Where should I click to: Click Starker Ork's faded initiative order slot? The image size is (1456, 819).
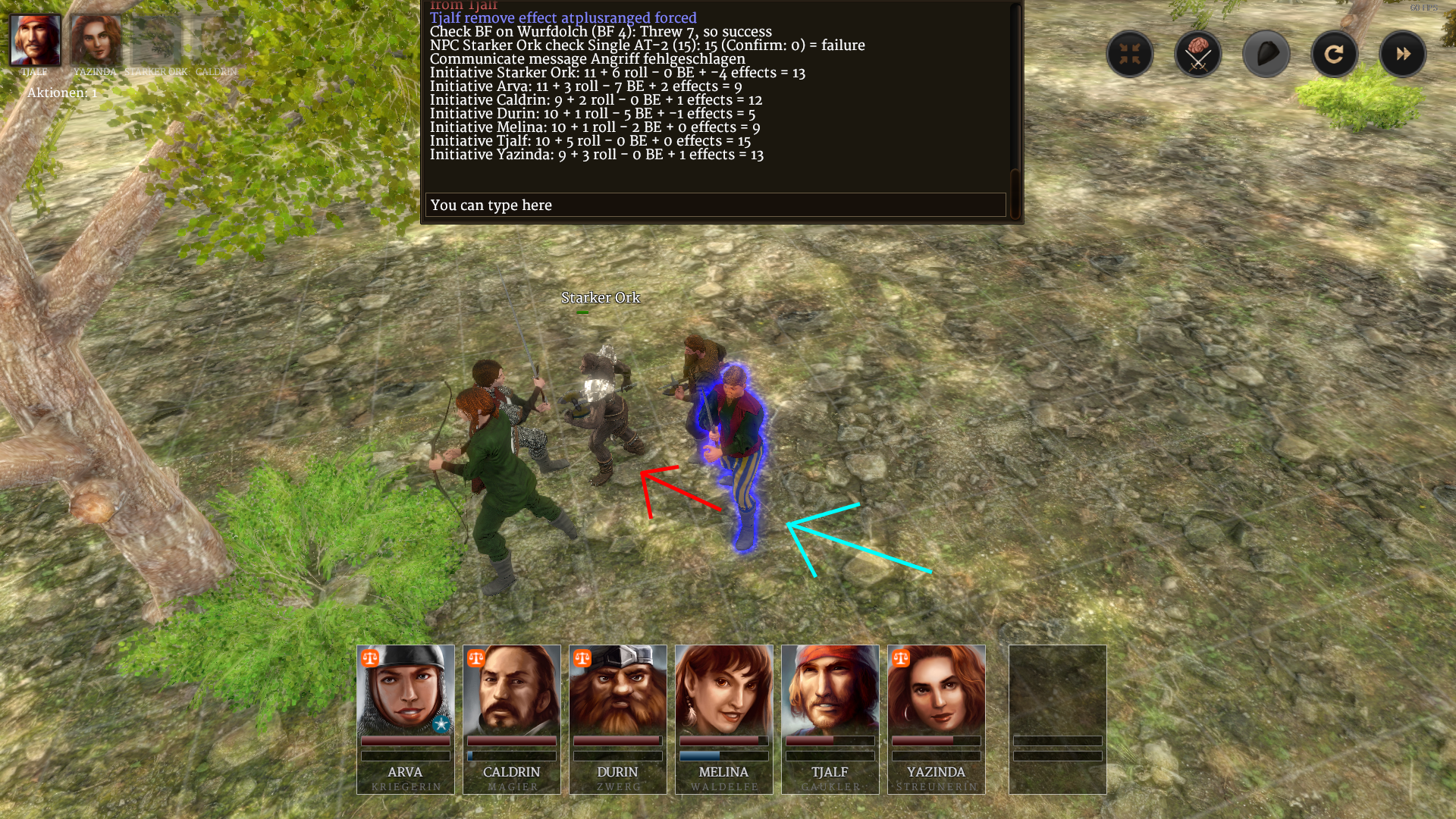coord(156,41)
